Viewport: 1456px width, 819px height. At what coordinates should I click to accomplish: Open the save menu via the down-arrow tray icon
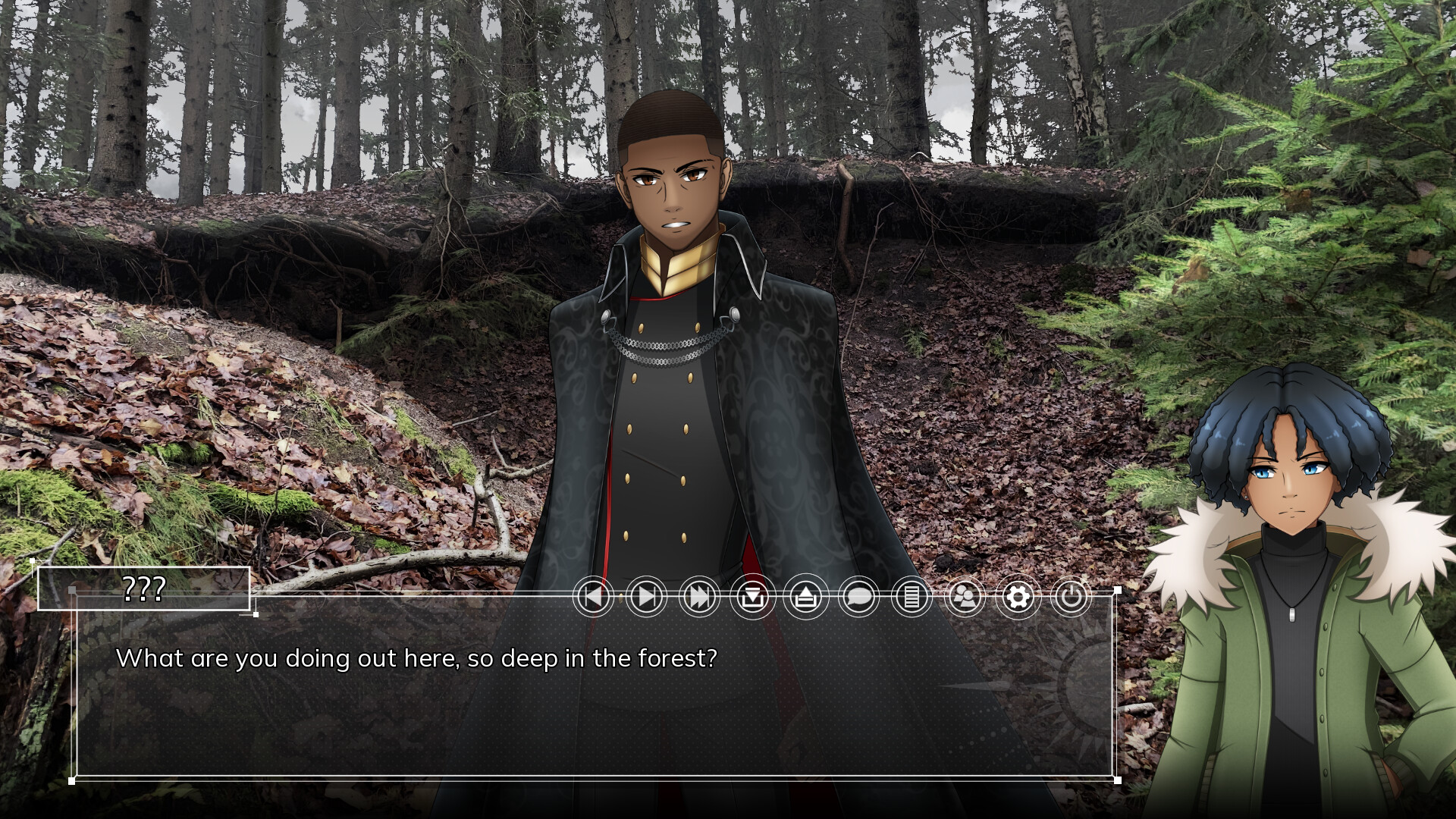tap(752, 598)
